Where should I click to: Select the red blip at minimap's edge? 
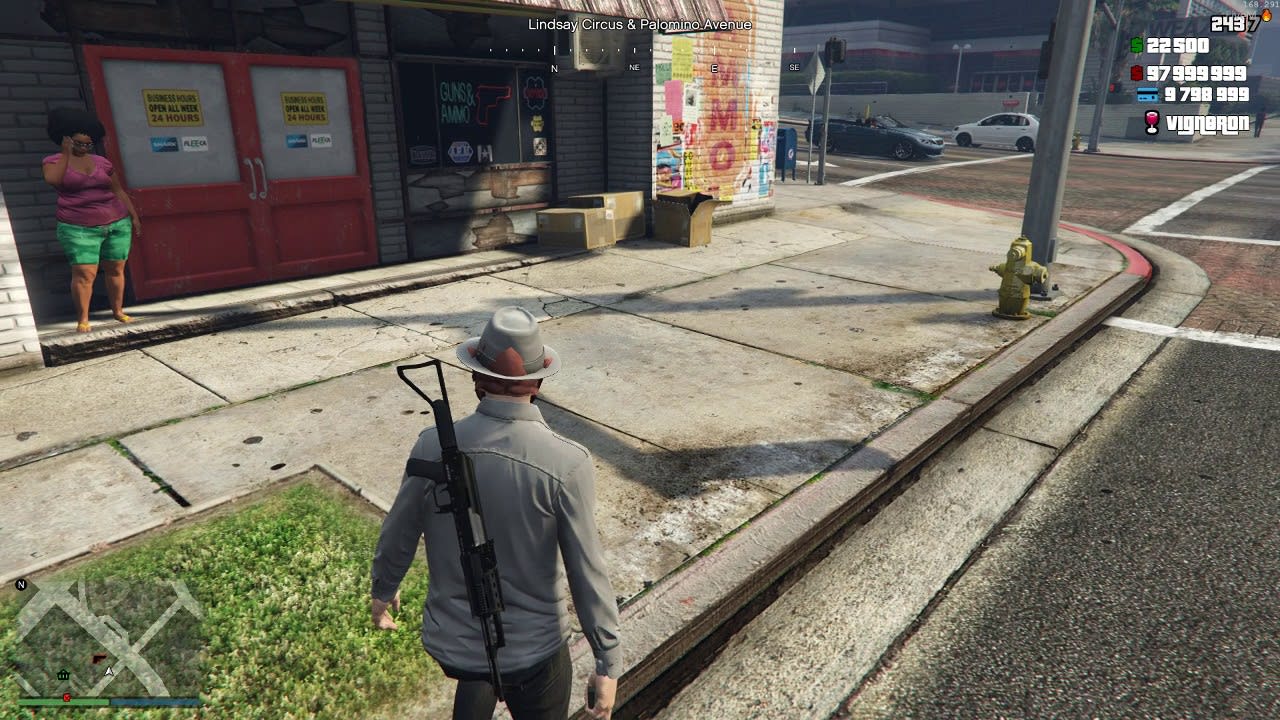tap(66, 696)
